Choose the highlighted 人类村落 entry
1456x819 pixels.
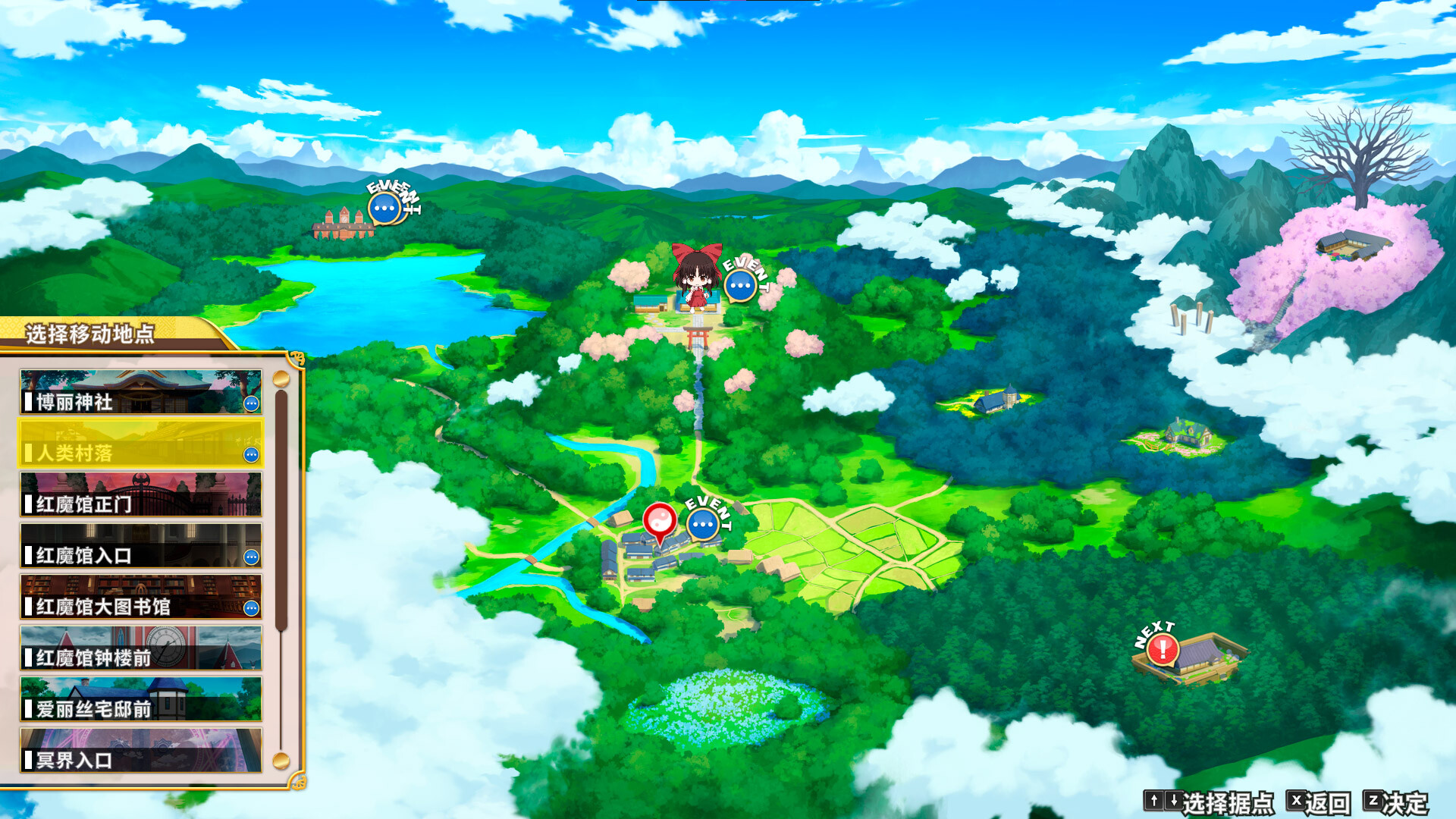(141, 444)
